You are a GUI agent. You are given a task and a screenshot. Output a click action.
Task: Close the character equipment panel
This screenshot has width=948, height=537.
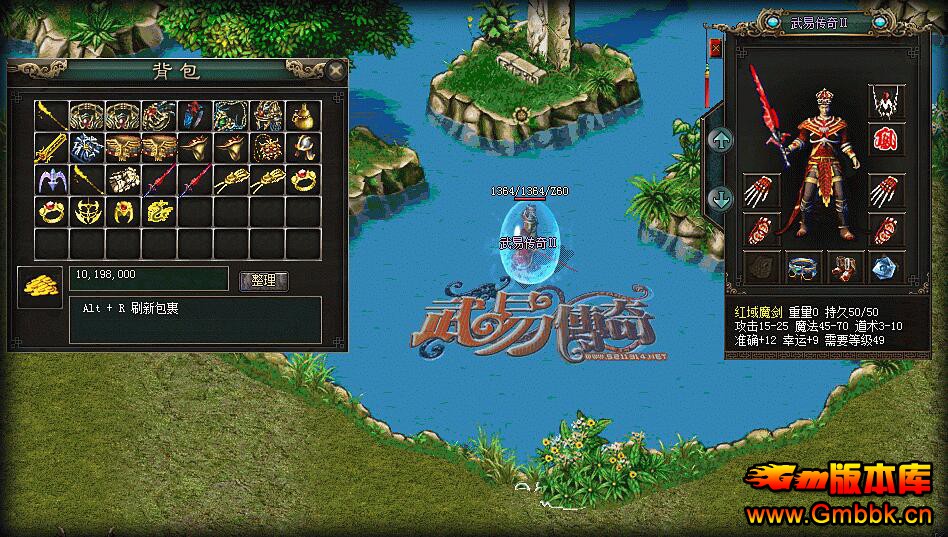pyautogui.click(x=716, y=47)
